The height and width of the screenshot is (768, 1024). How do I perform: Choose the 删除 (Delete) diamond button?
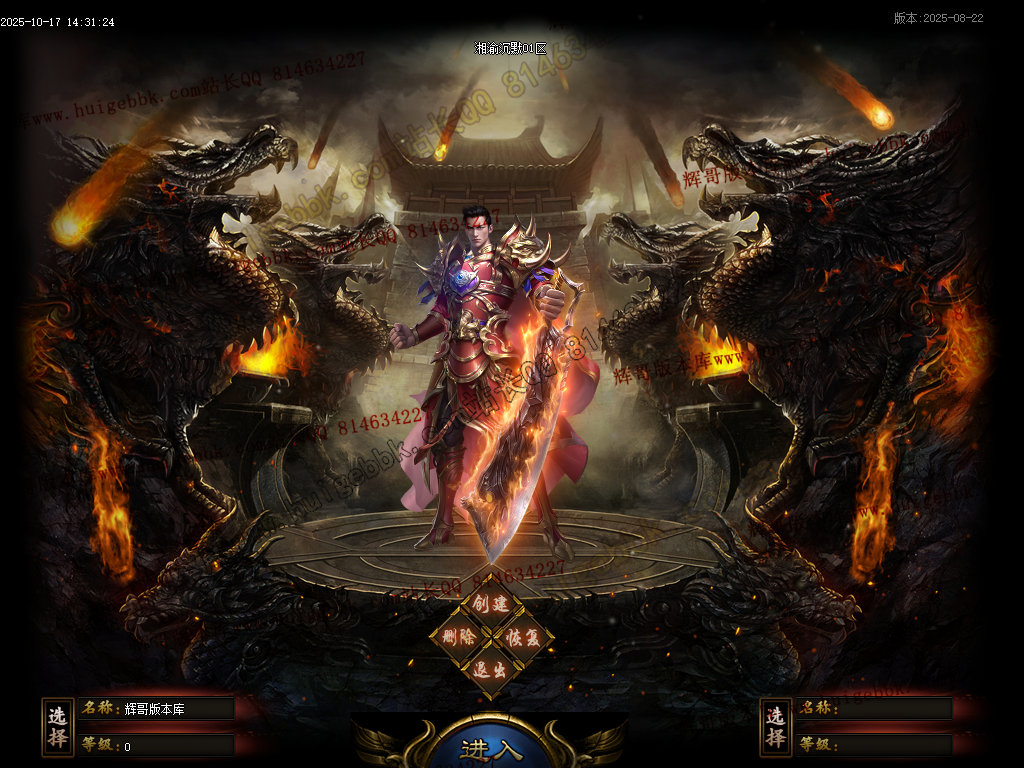(459, 636)
